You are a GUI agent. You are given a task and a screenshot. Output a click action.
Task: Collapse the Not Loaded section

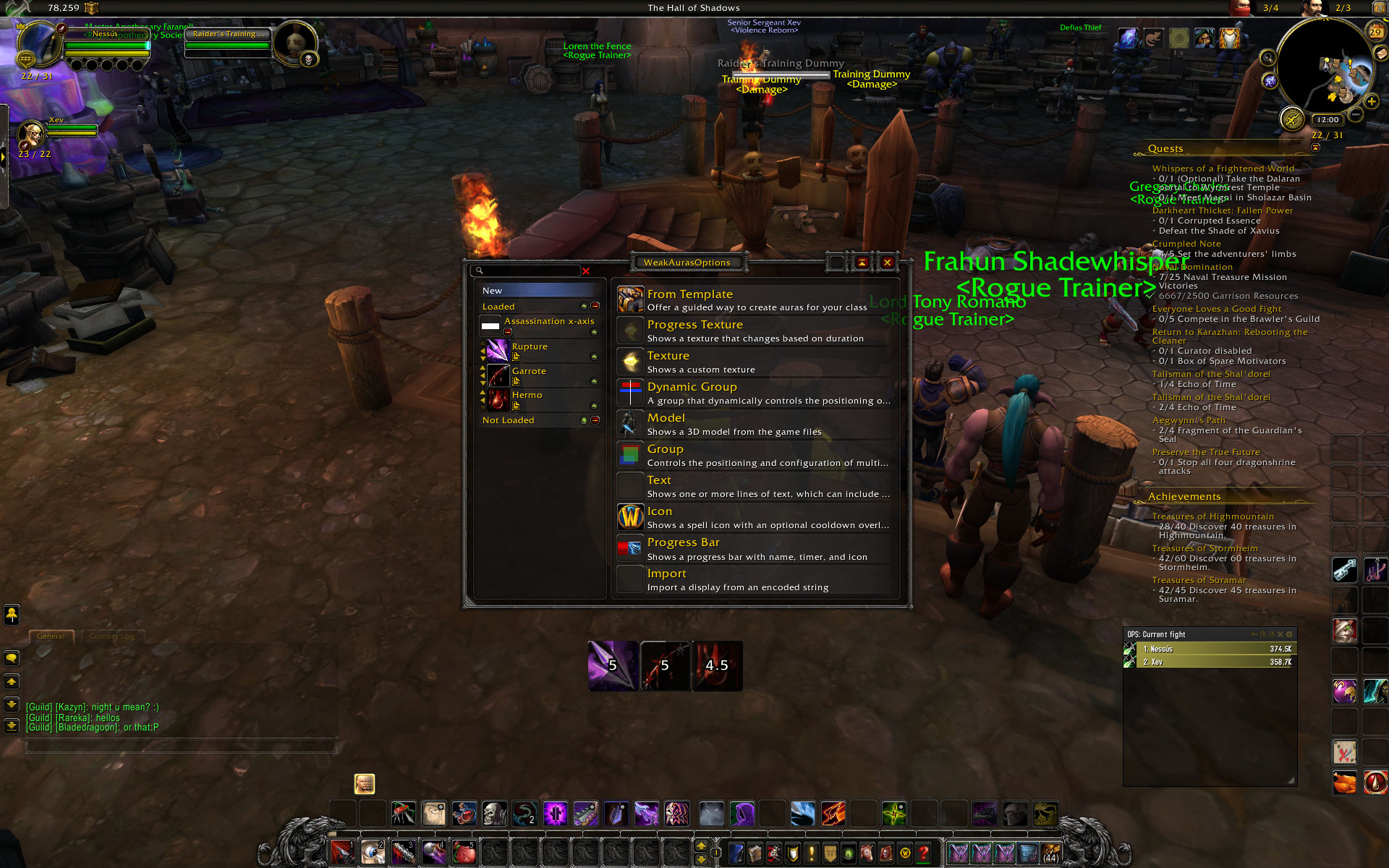click(595, 420)
